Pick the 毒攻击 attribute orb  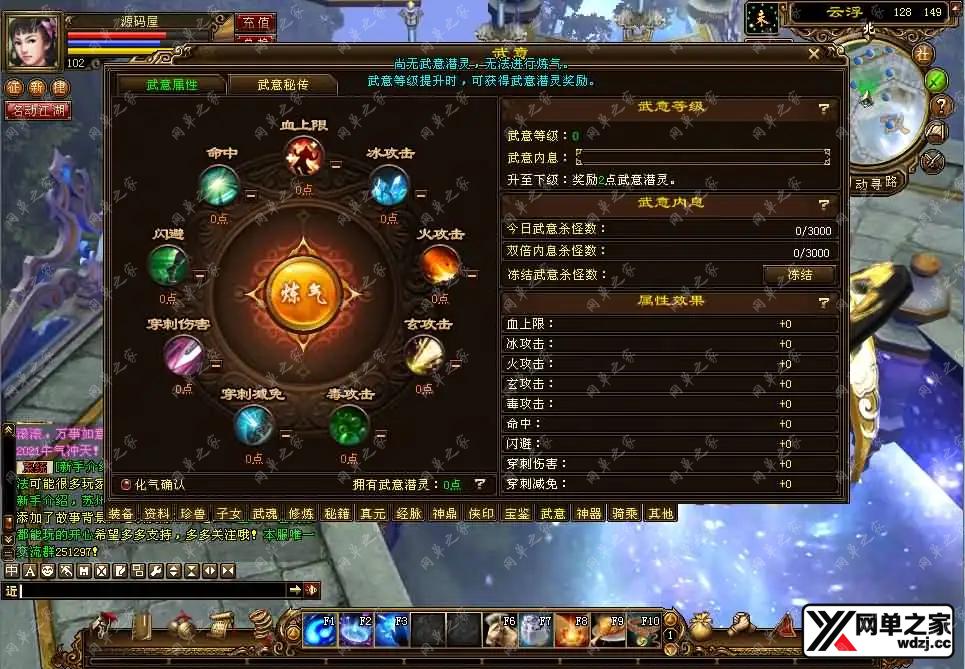[349, 425]
